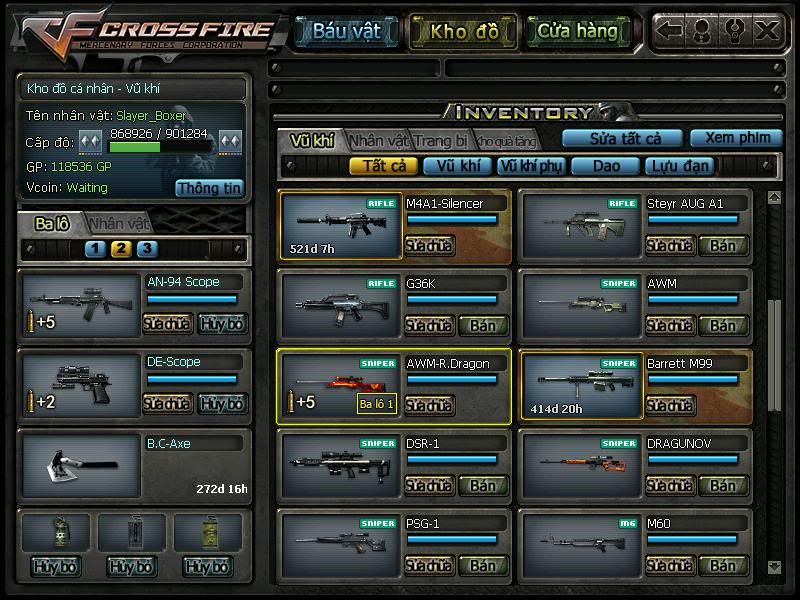Filter by Lựu đạn grenades
The height and width of the screenshot is (600, 800).
679,166
